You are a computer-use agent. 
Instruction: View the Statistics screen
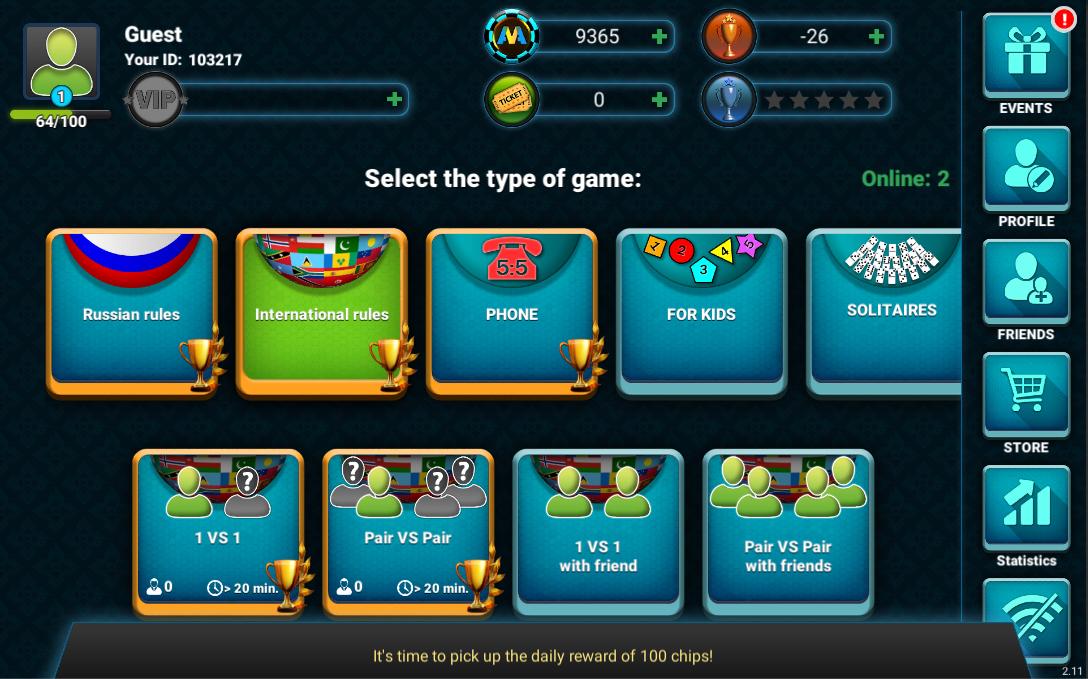(1025, 508)
